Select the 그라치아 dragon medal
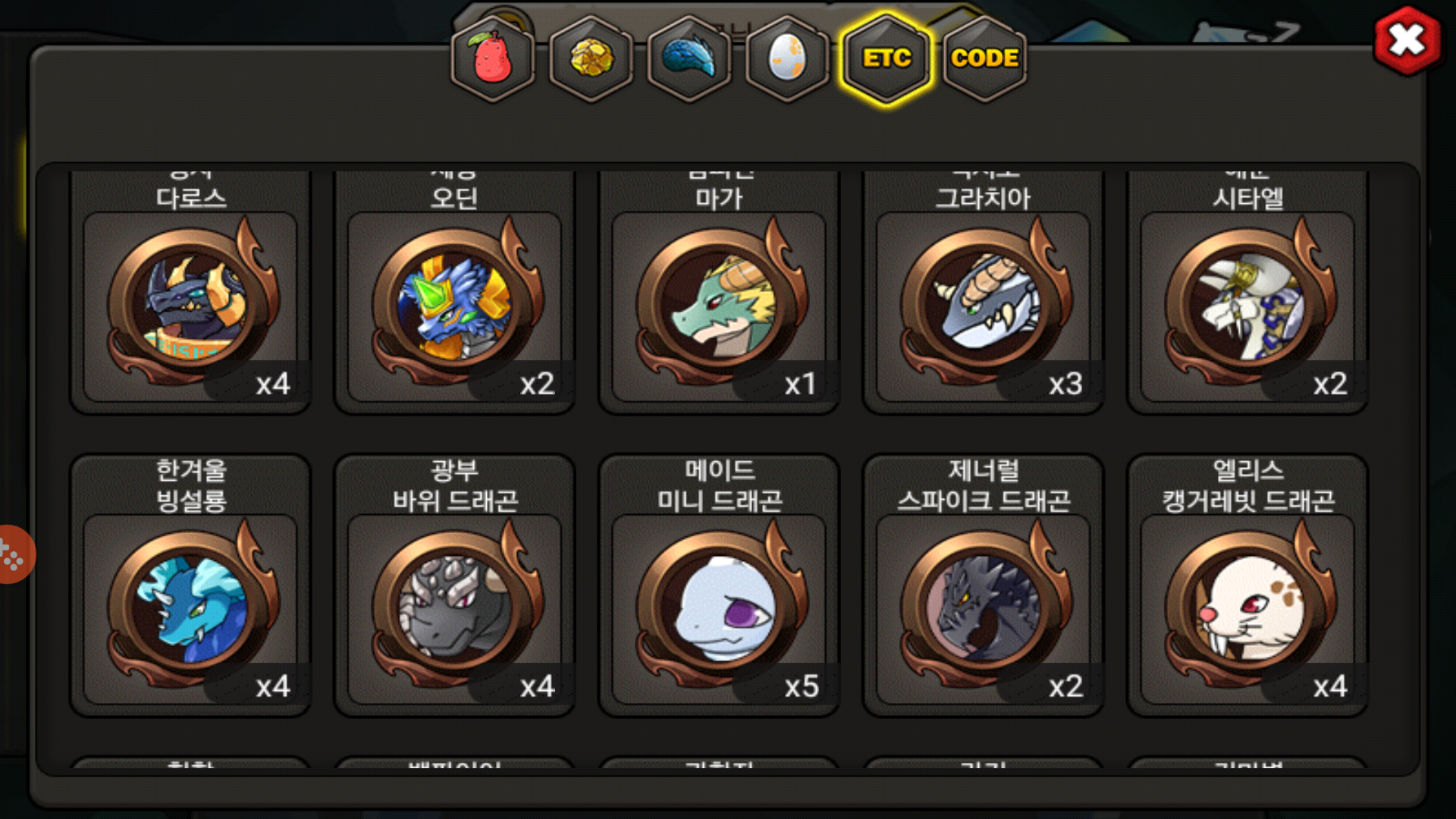 pyautogui.click(x=983, y=303)
